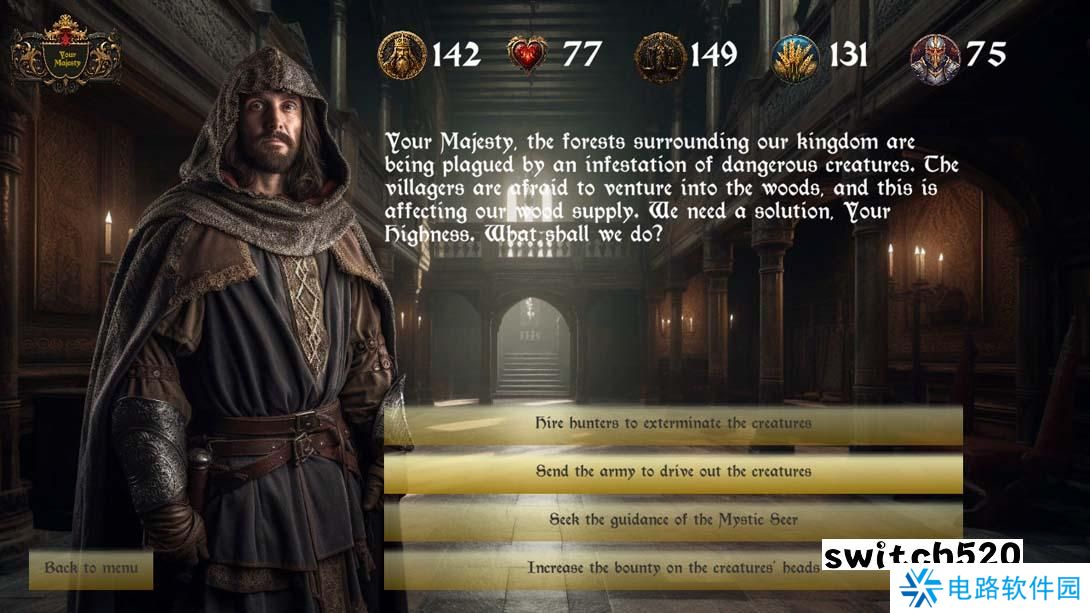
Task: Click the justice scales stat icon
Action: [661, 55]
